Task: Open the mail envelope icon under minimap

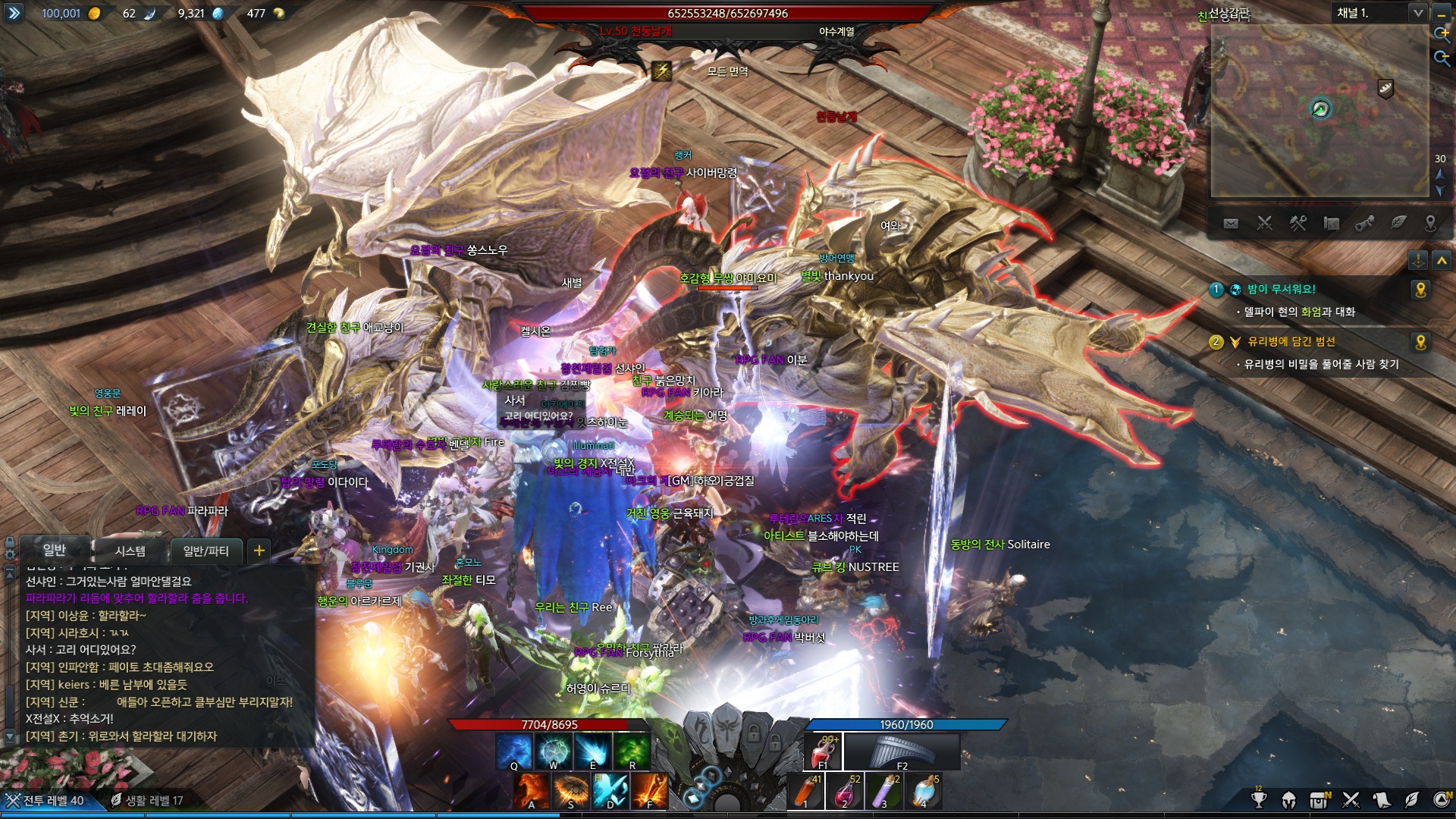Action: tap(1231, 223)
